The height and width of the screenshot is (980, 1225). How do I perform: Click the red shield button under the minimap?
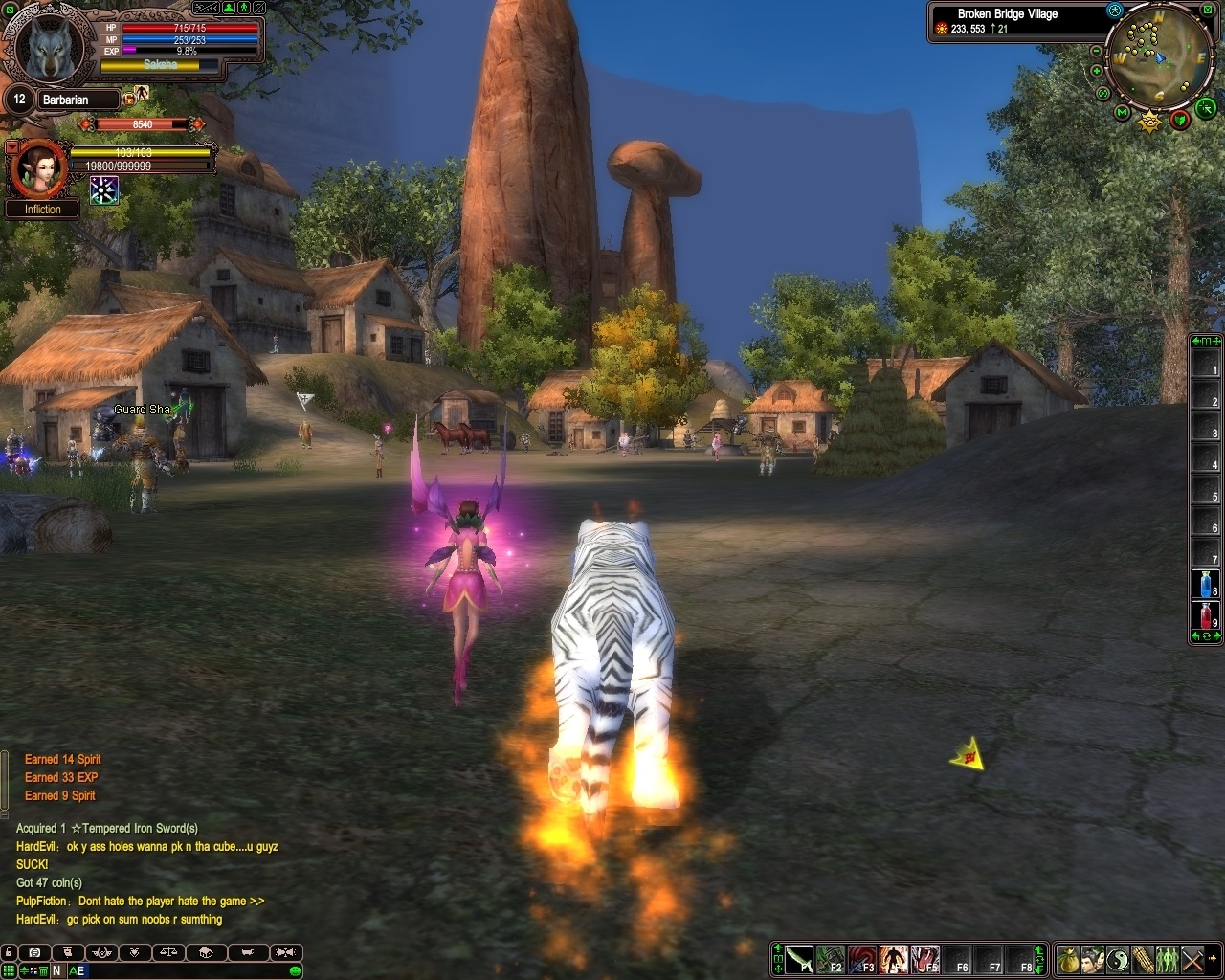1181,120
